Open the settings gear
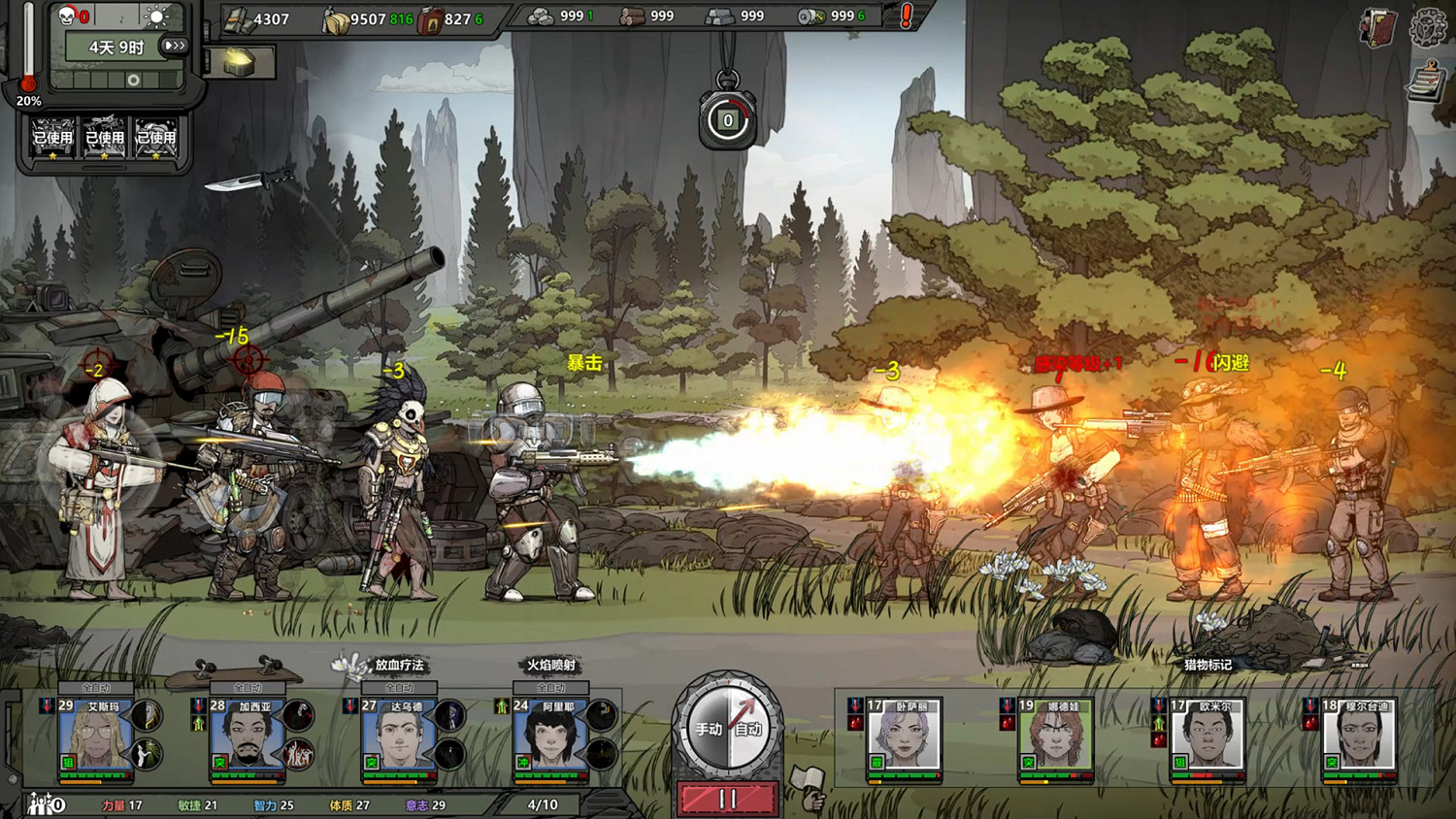Viewport: 1456px width, 819px height. tap(1428, 27)
